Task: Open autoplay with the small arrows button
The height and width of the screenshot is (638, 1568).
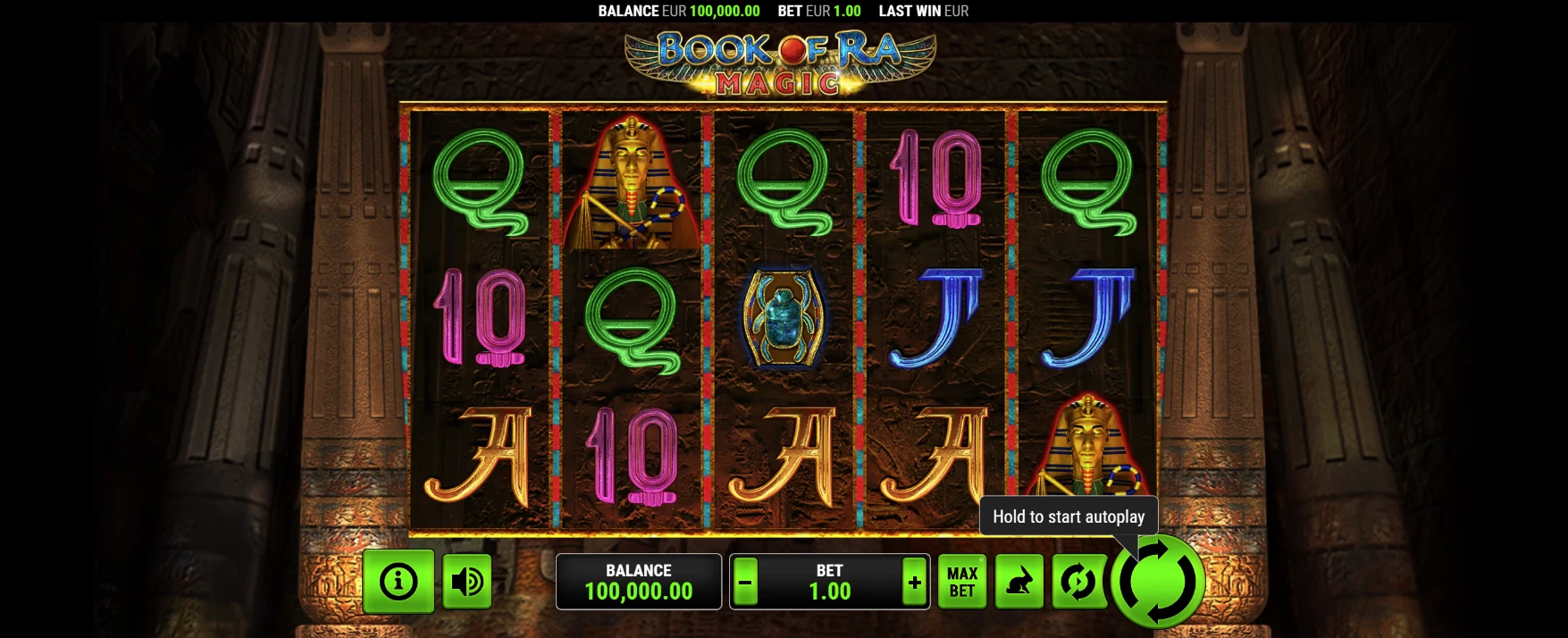Action: pyautogui.click(x=1078, y=582)
